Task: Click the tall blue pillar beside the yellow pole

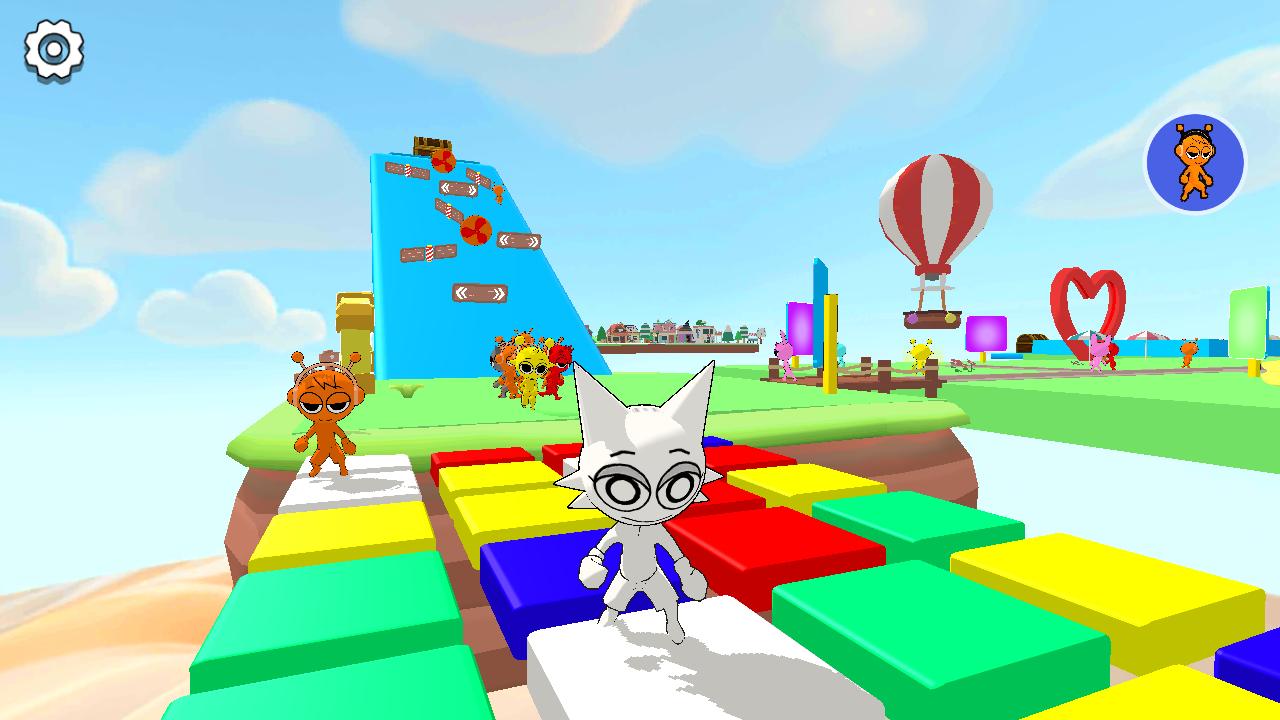Action: coord(818,290)
